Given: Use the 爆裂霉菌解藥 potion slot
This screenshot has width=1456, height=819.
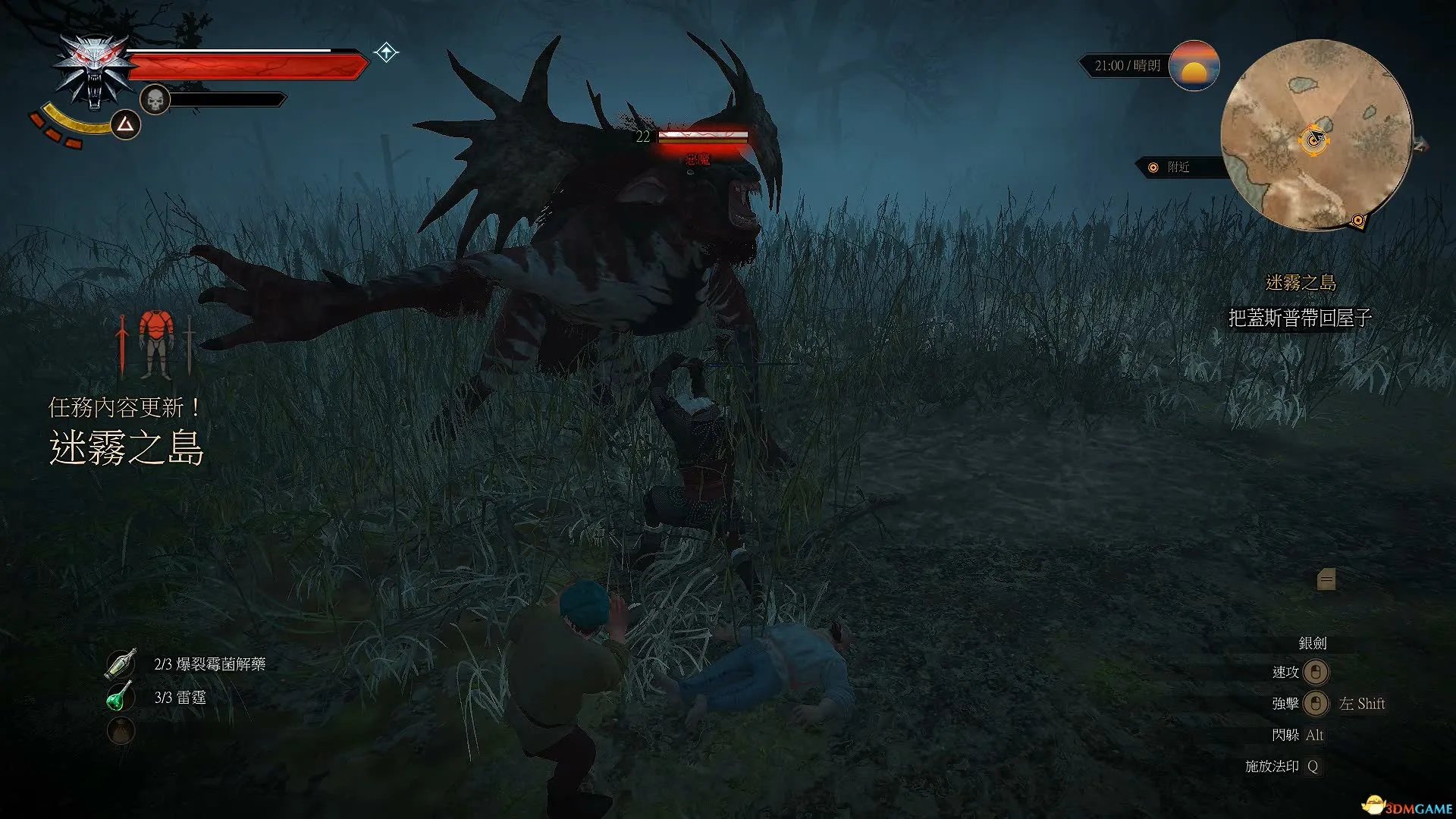Looking at the screenshot, I should point(121,664).
